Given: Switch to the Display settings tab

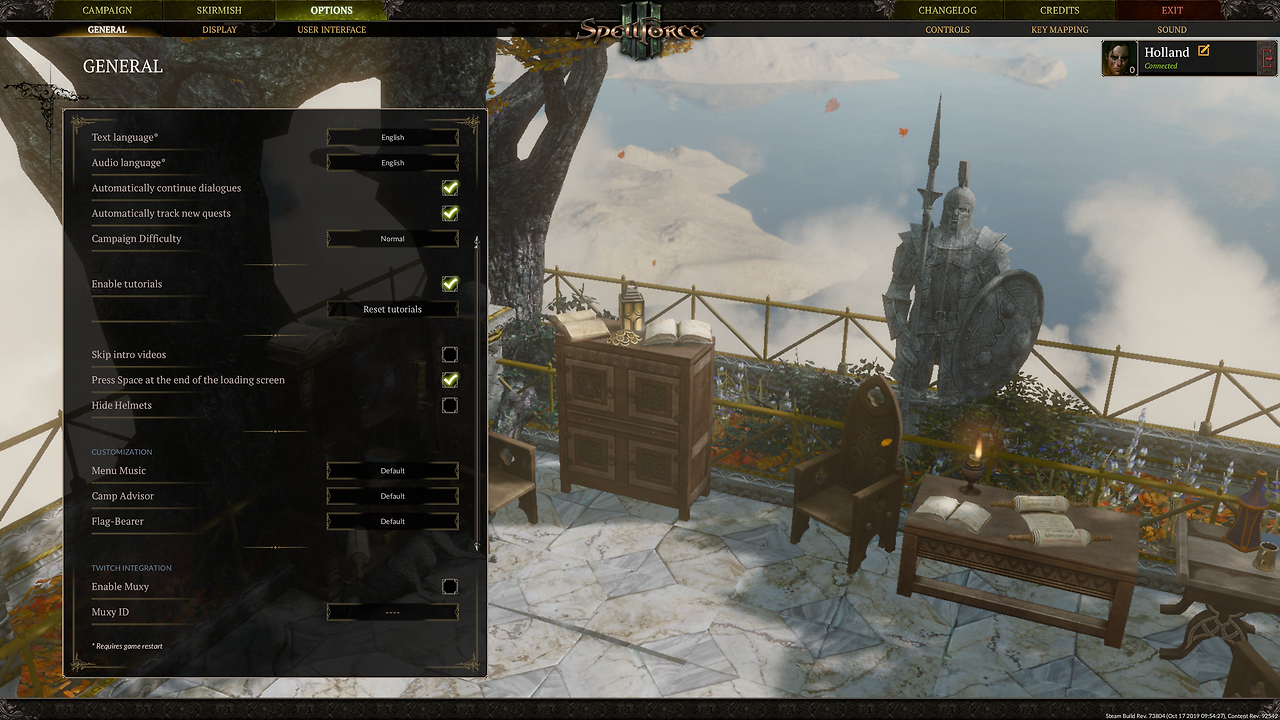Looking at the screenshot, I should click(x=219, y=30).
